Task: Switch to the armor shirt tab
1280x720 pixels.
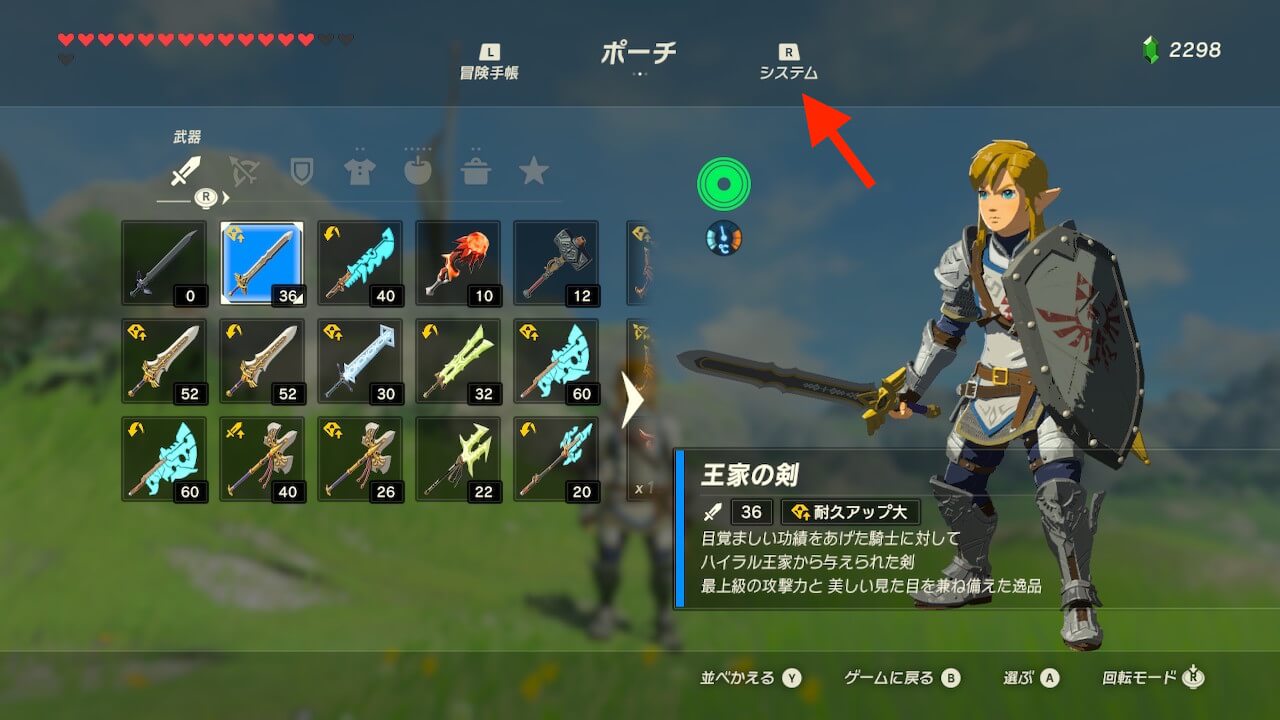Action: (359, 171)
